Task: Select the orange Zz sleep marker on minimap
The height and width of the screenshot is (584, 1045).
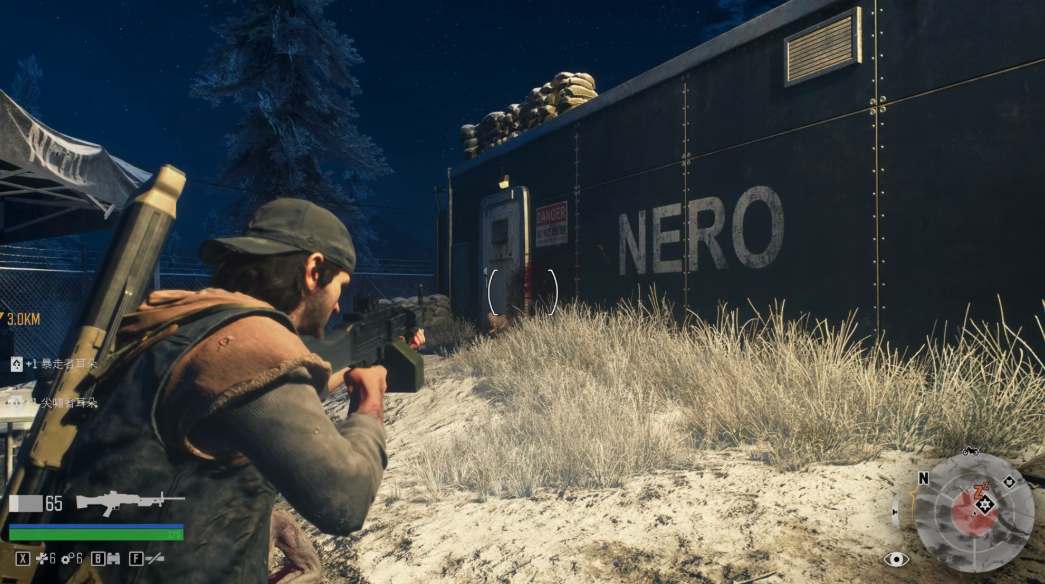Action: pos(982,489)
